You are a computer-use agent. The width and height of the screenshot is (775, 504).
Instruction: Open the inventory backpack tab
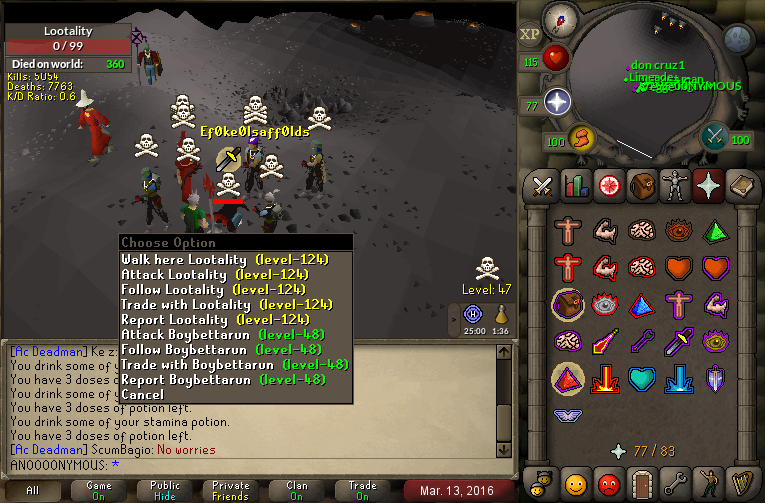640,185
